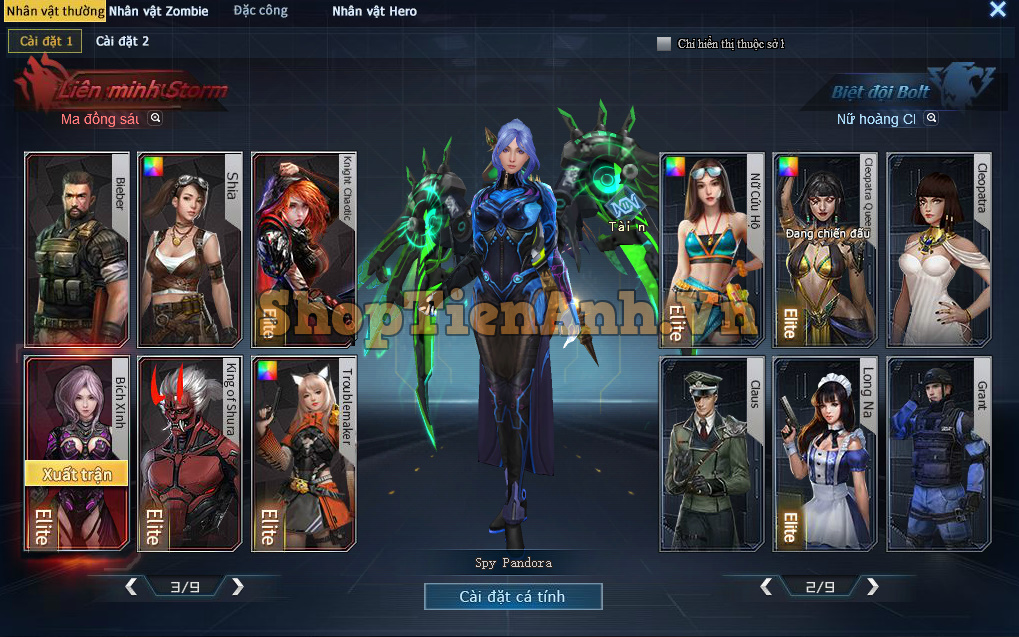Image resolution: width=1019 pixels, height=637 pixels.
Task: Switch to the Nhân vật Zombie tab
Action: [x=158, y=11]
